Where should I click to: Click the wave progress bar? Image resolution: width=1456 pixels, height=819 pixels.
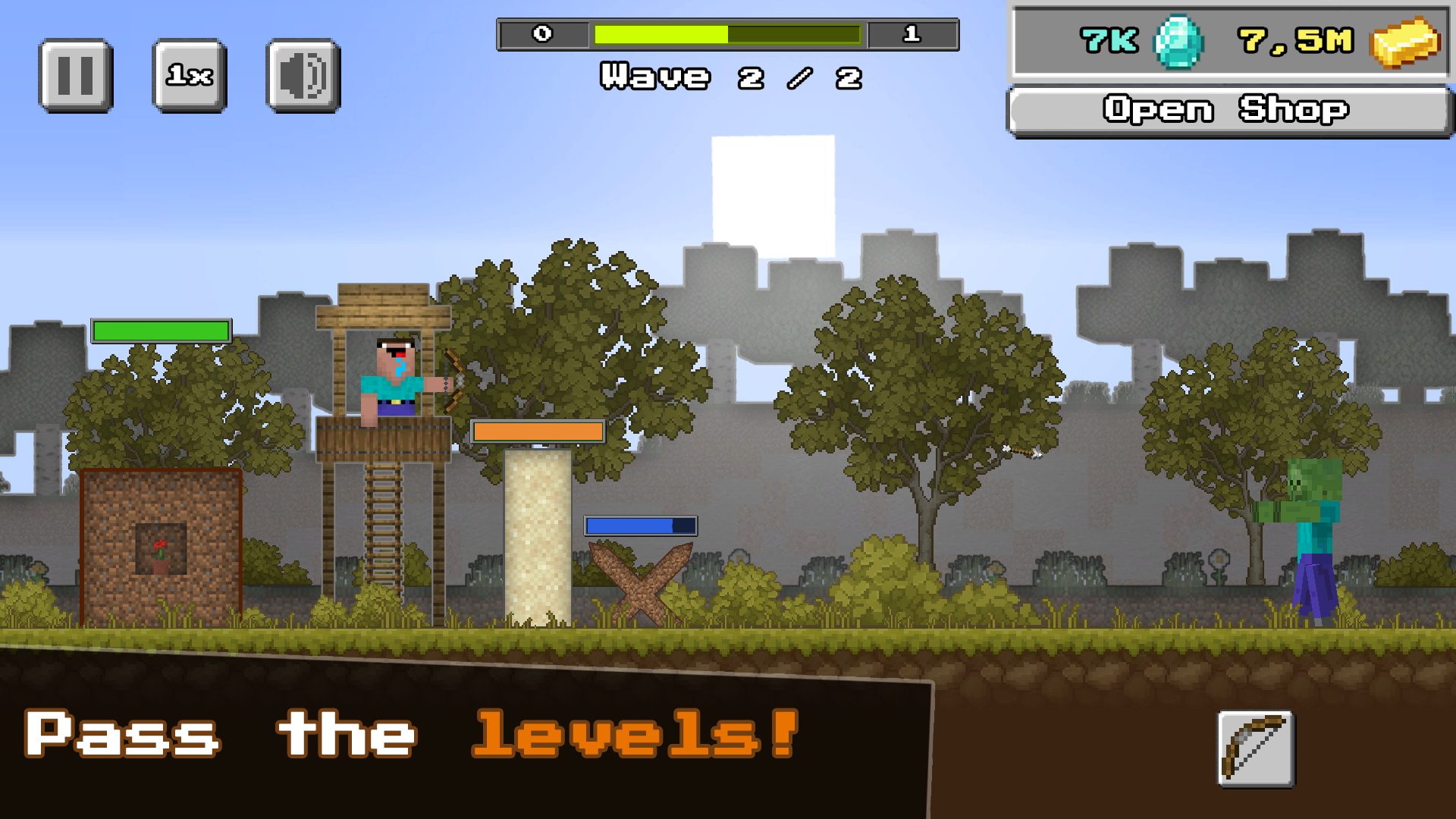click(728, 33)
